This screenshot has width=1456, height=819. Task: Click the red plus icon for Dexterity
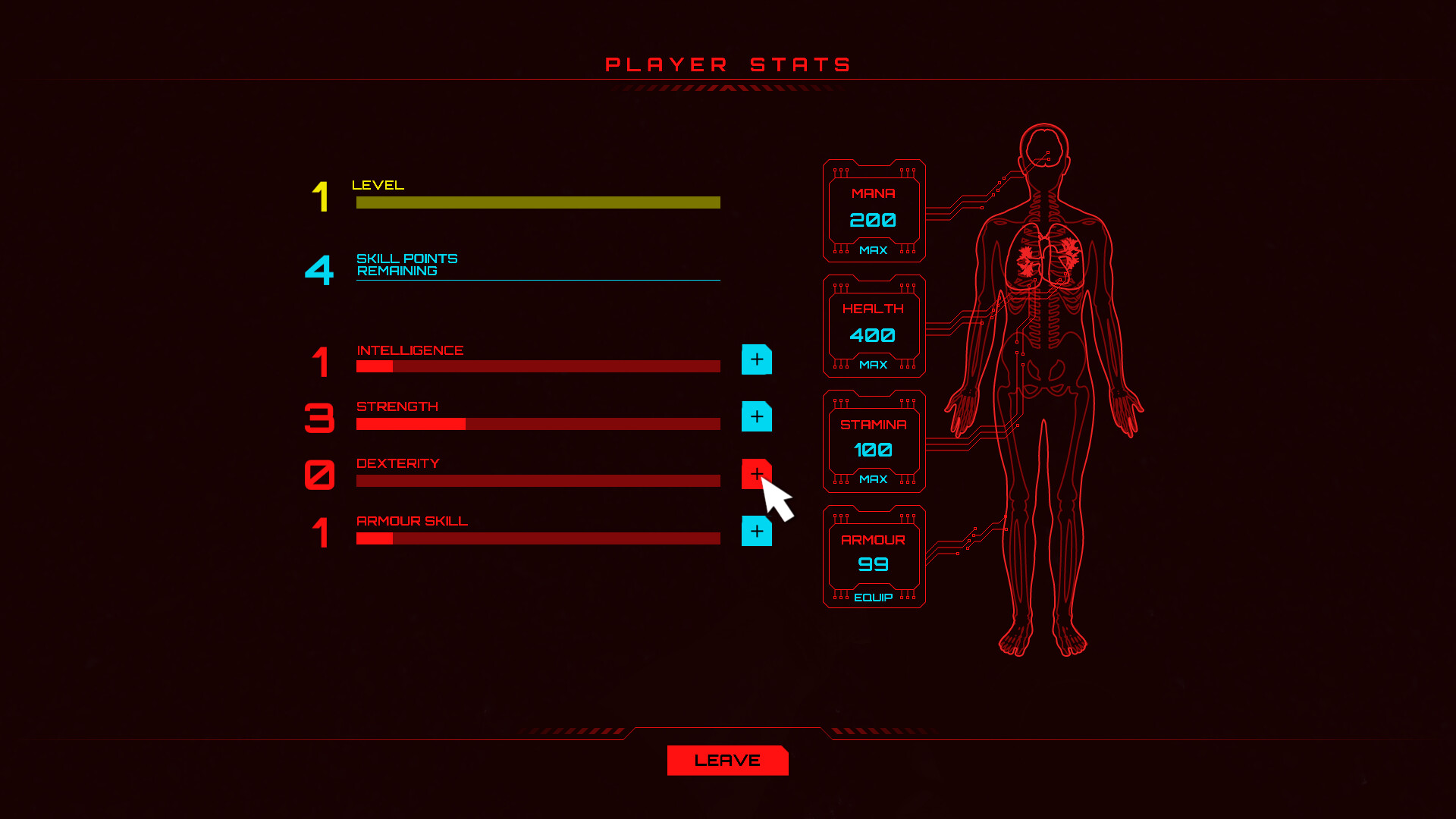[756, 474]
